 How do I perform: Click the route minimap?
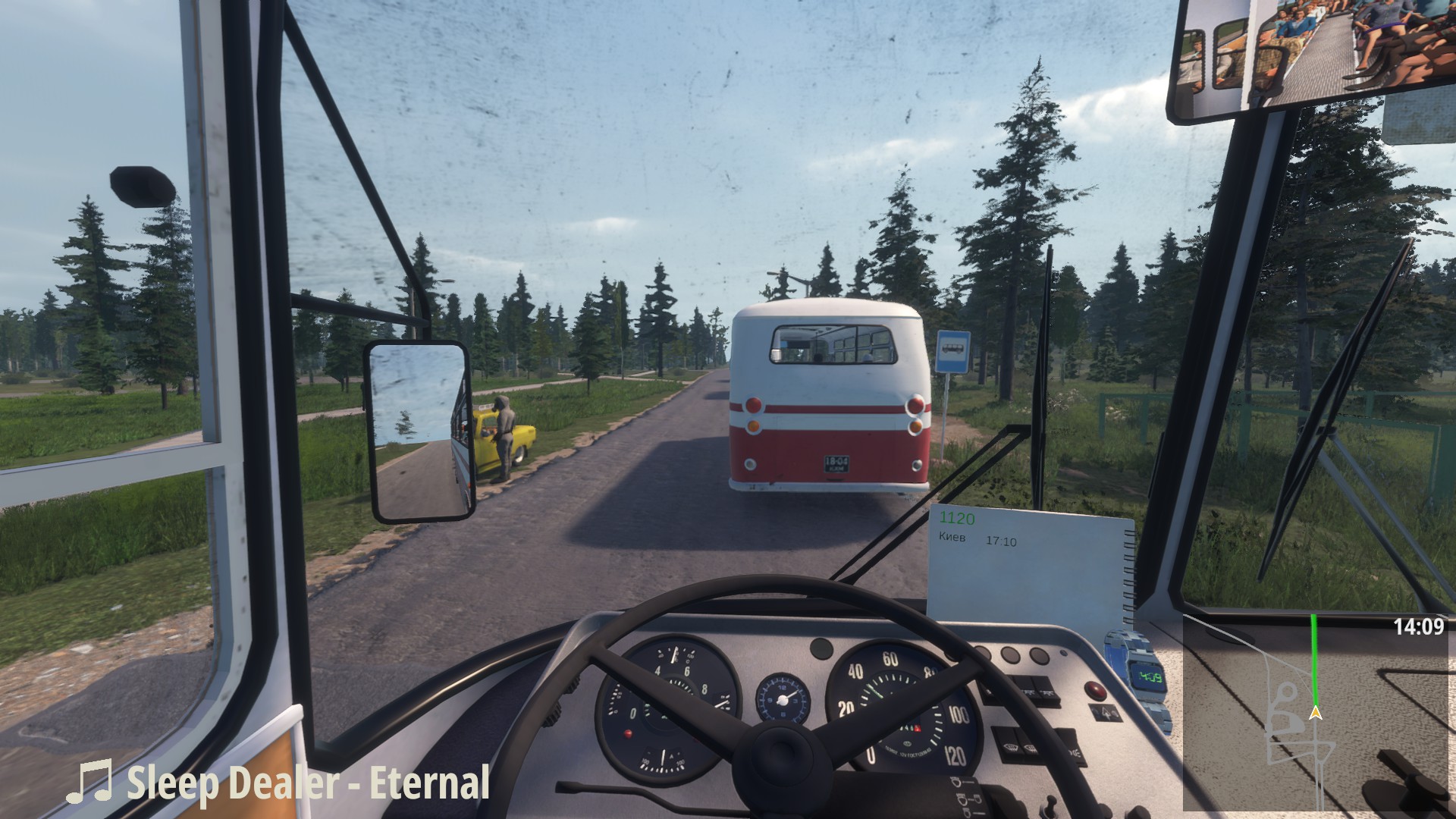tap(1318, 713)
